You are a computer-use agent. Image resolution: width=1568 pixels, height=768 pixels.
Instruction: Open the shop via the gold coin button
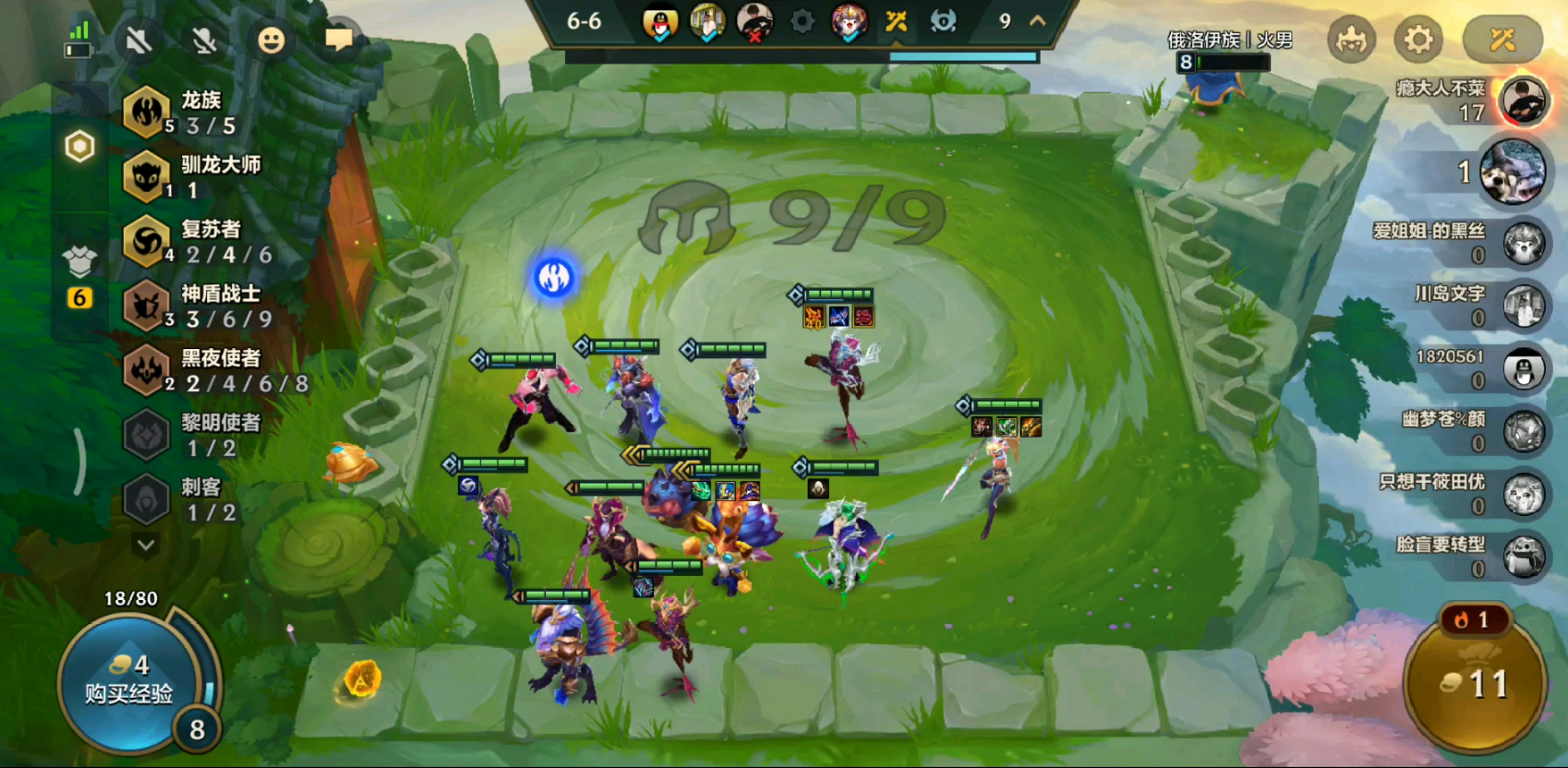point(1474,685)
